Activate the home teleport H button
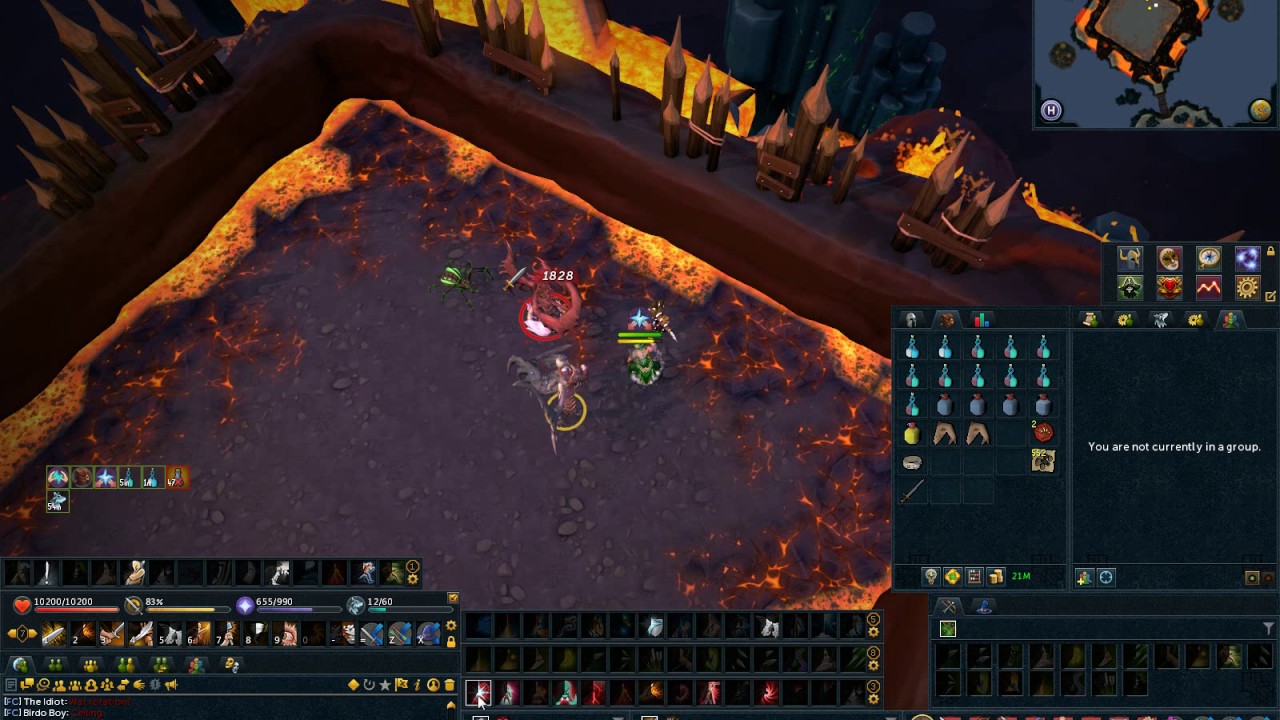Image resolution: width=1280 pixels, height=720 pixels. 1051,111
